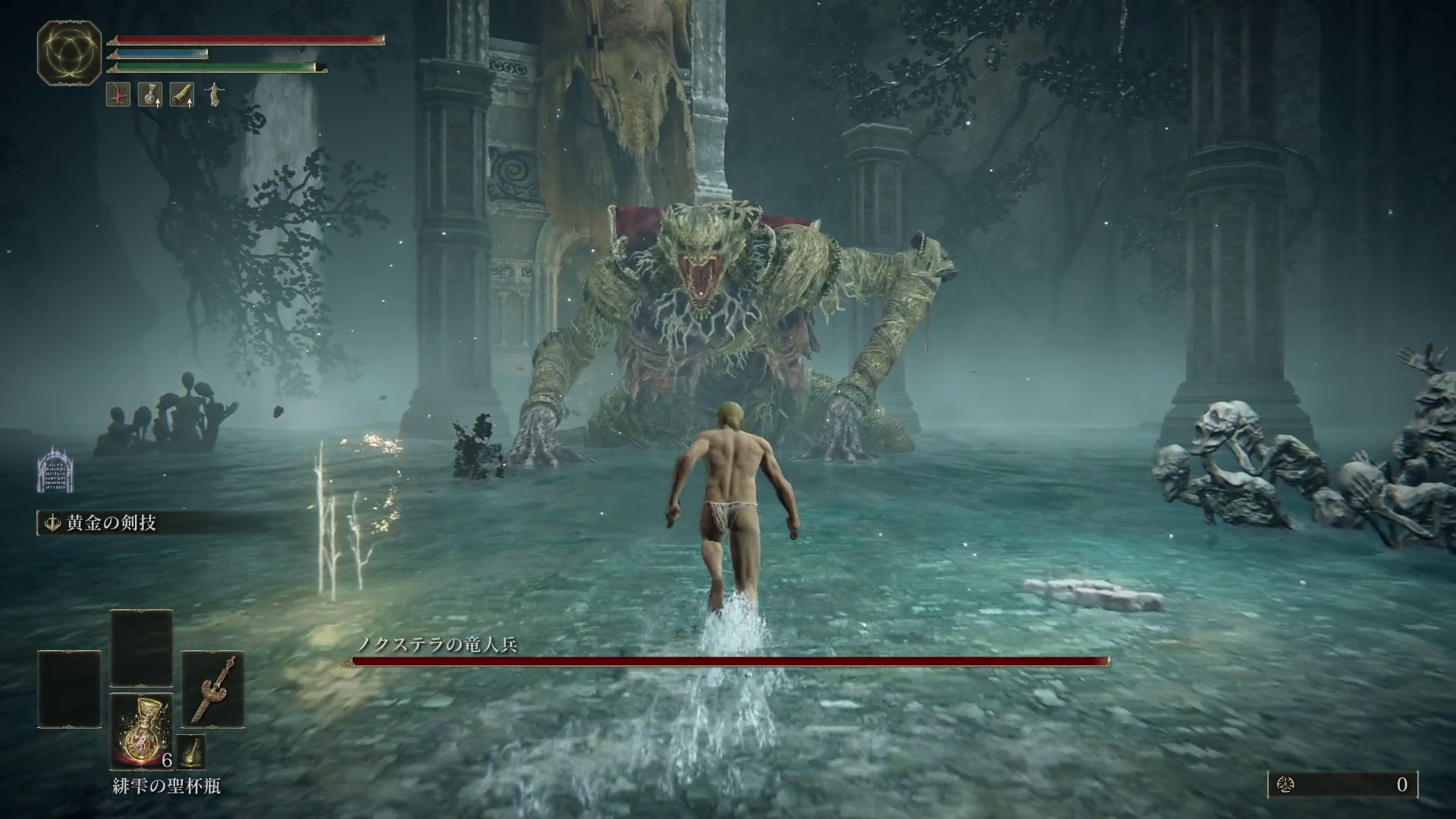Click the red claw status effect icon
The image size is (1456, 819).
(x=118, y=94)
